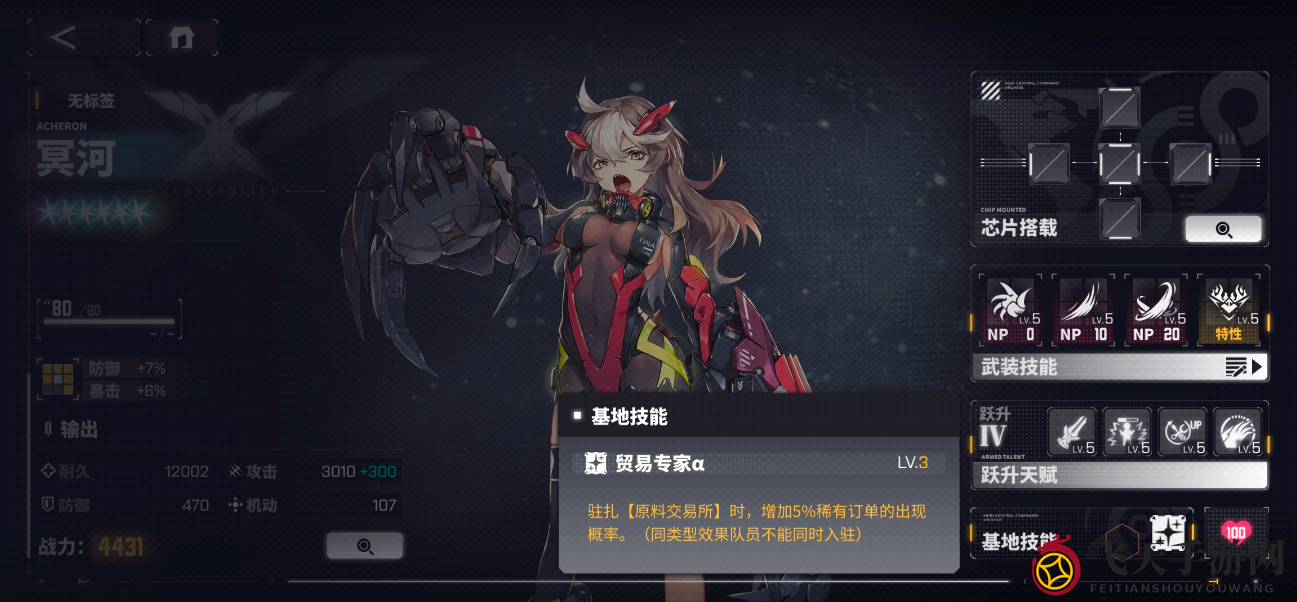
Task: Open the 无标签 tag label
Action: click(x=90, y=101)
